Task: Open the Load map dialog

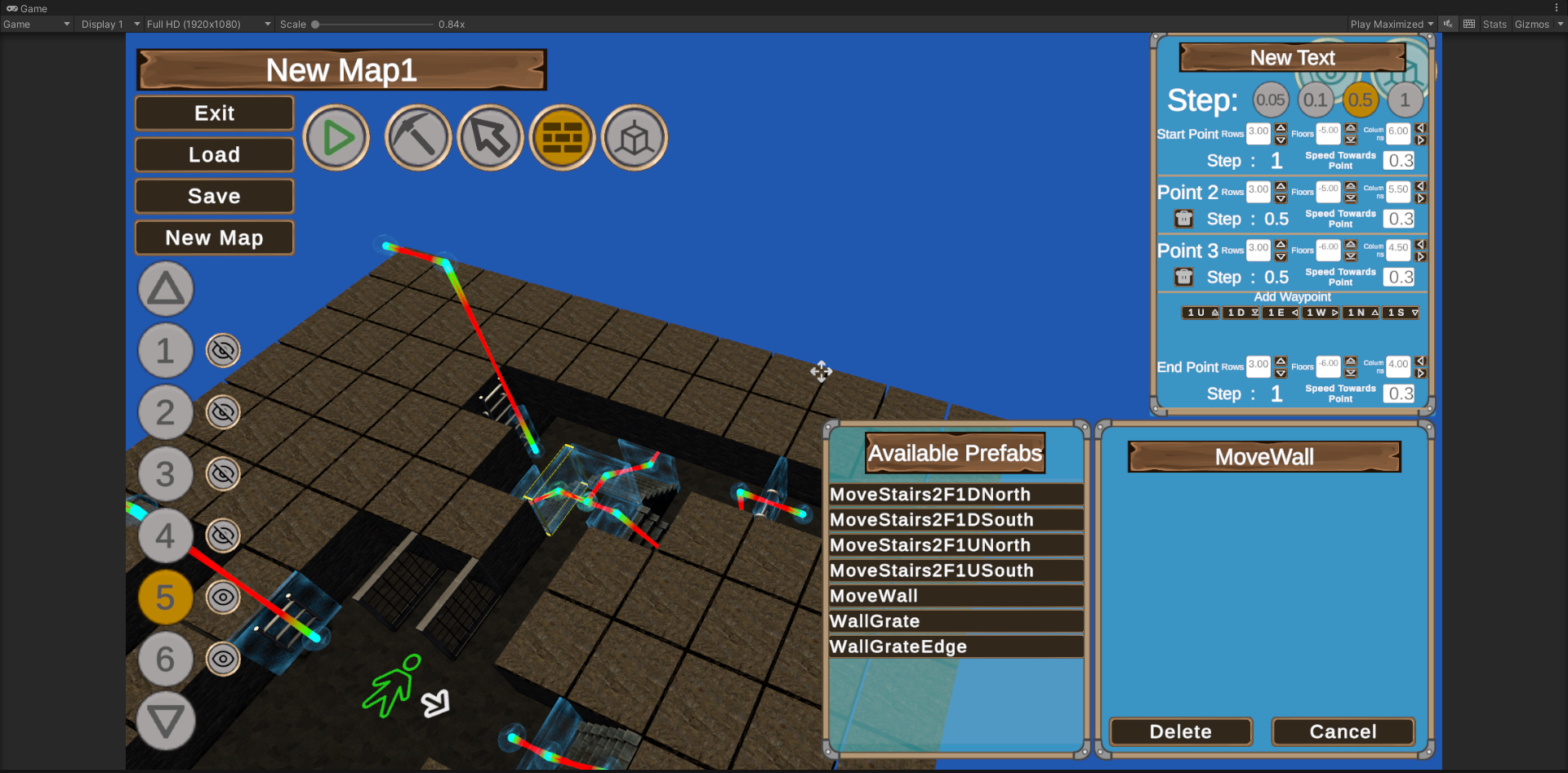Action: [214, 155]
